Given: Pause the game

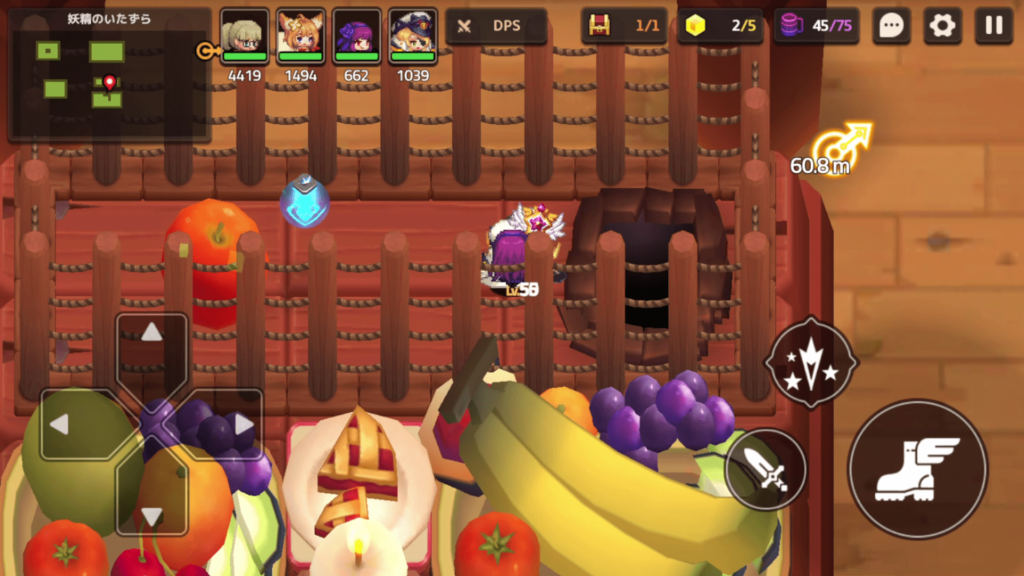Looking at the screenshot, I should (x=993, y=26).
